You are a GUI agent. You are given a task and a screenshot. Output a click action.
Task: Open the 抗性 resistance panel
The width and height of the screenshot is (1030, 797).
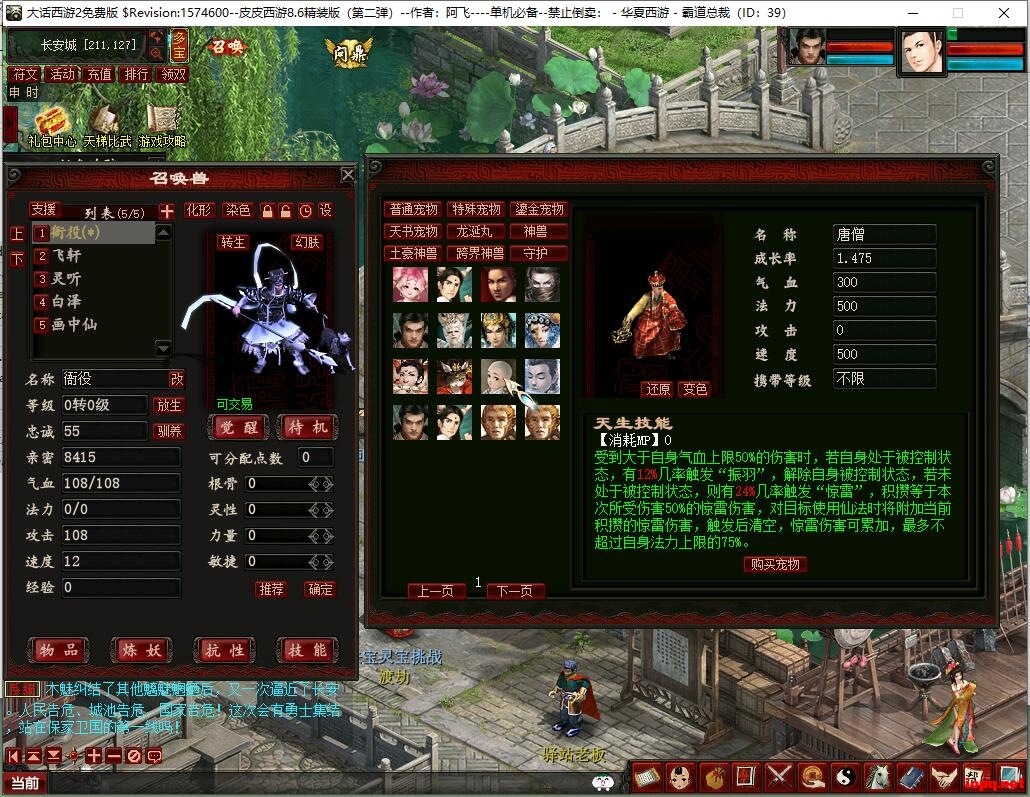(223, 650)
